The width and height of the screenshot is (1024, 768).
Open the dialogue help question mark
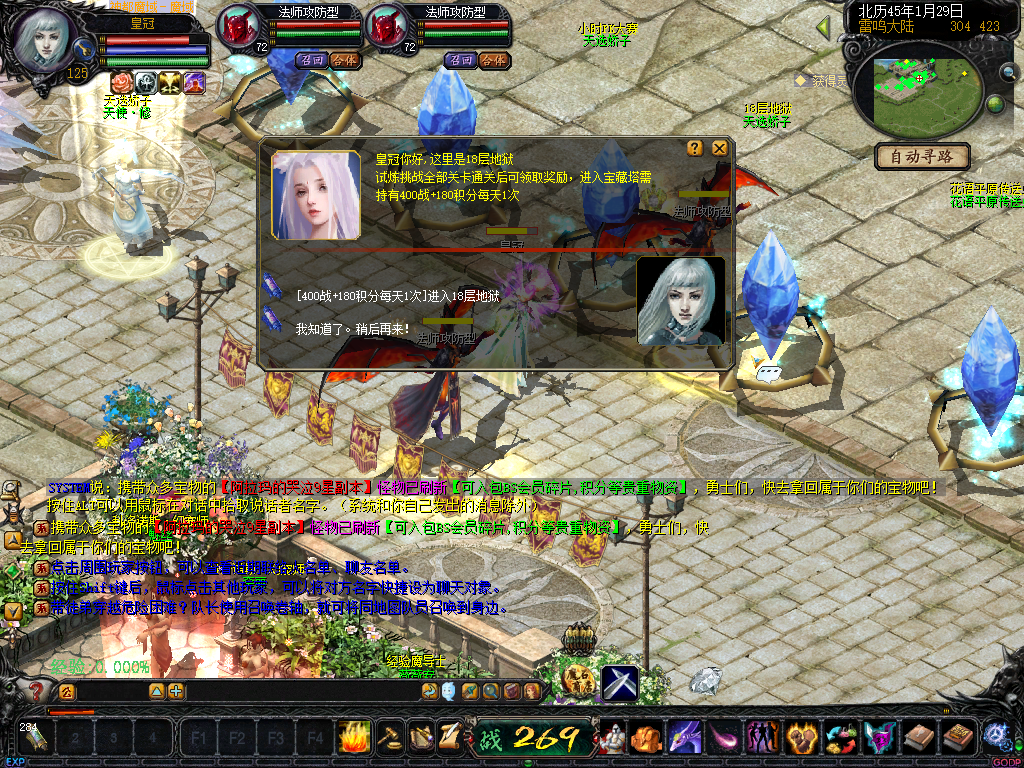click(x=695, y=149)
